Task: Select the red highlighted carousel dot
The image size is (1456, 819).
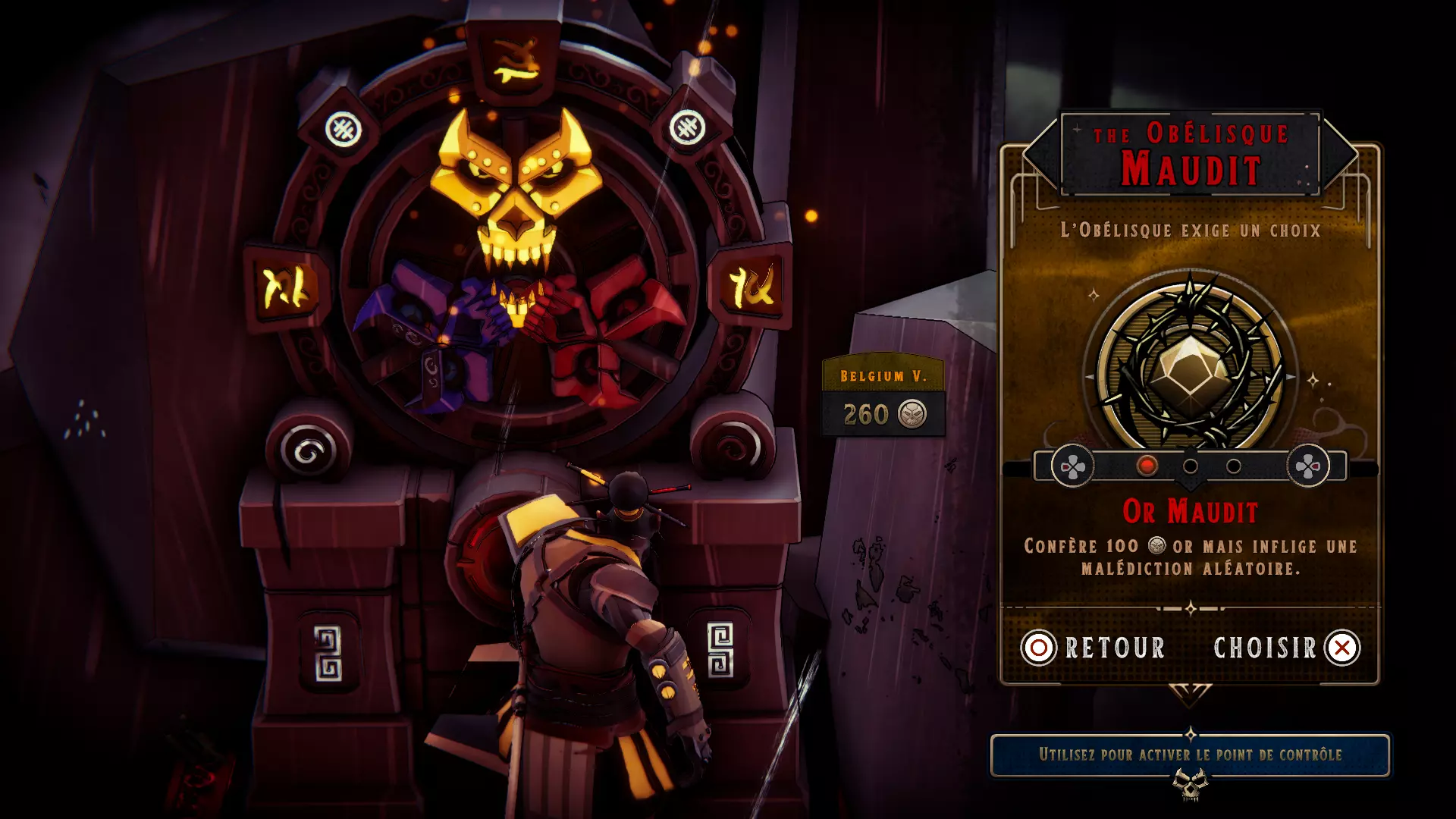Action: click(x=1147, y=466)
